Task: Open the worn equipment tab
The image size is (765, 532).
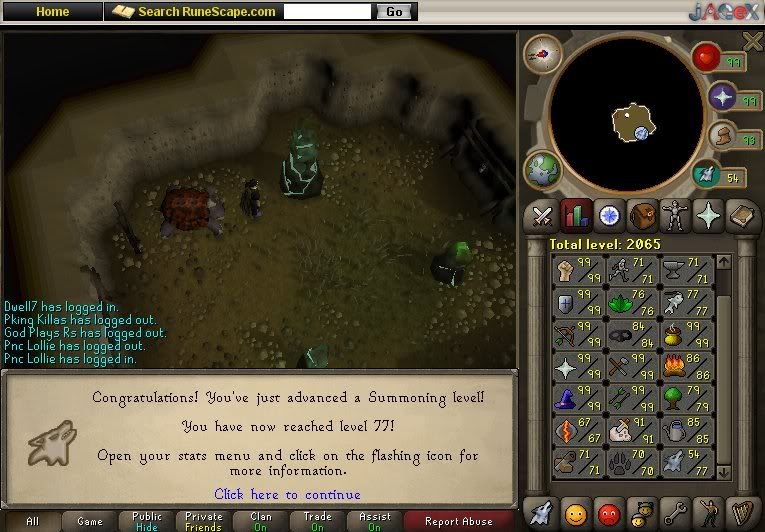Action: (x=674, y=215)
